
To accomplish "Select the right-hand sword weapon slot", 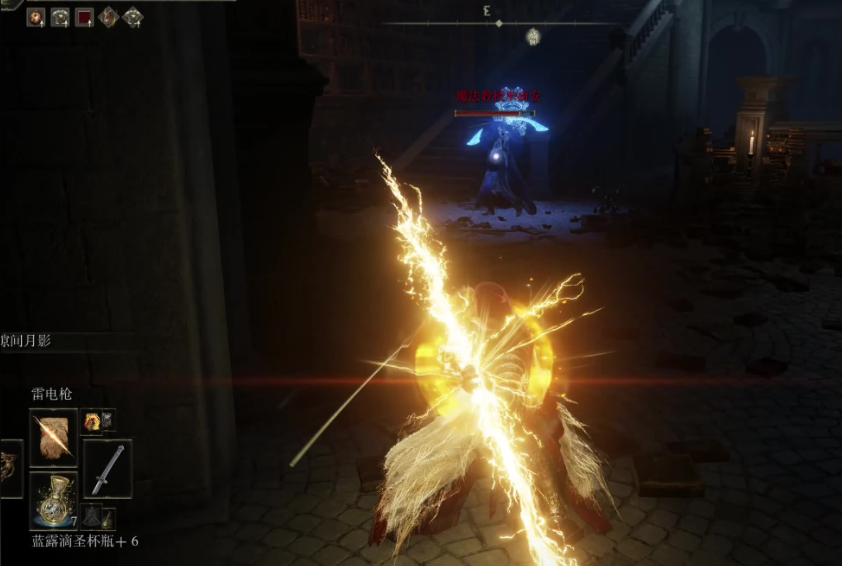I will (x=107, y=468).
